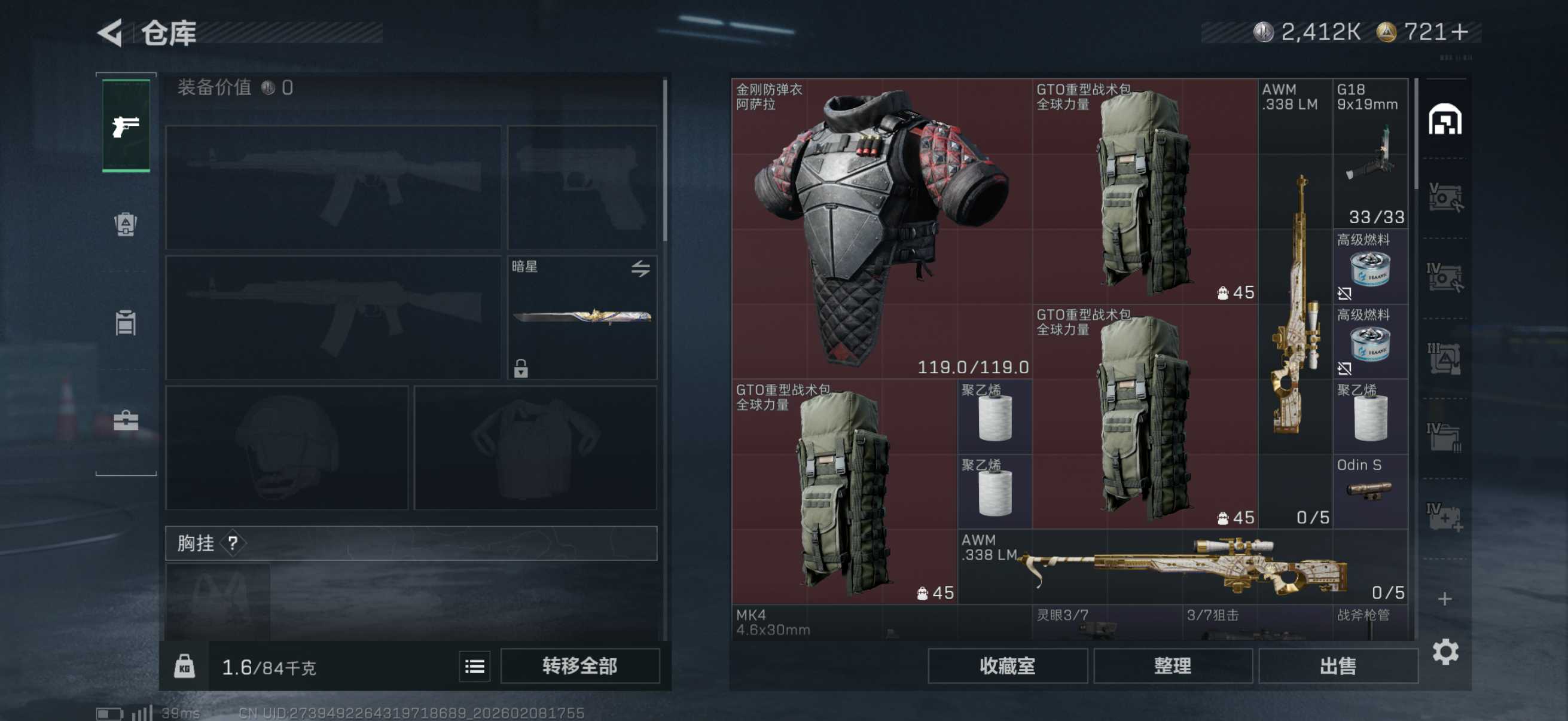The image size is (1568, 721).
Task: Open the toolbox category tab
Action: tap(126, 420)
